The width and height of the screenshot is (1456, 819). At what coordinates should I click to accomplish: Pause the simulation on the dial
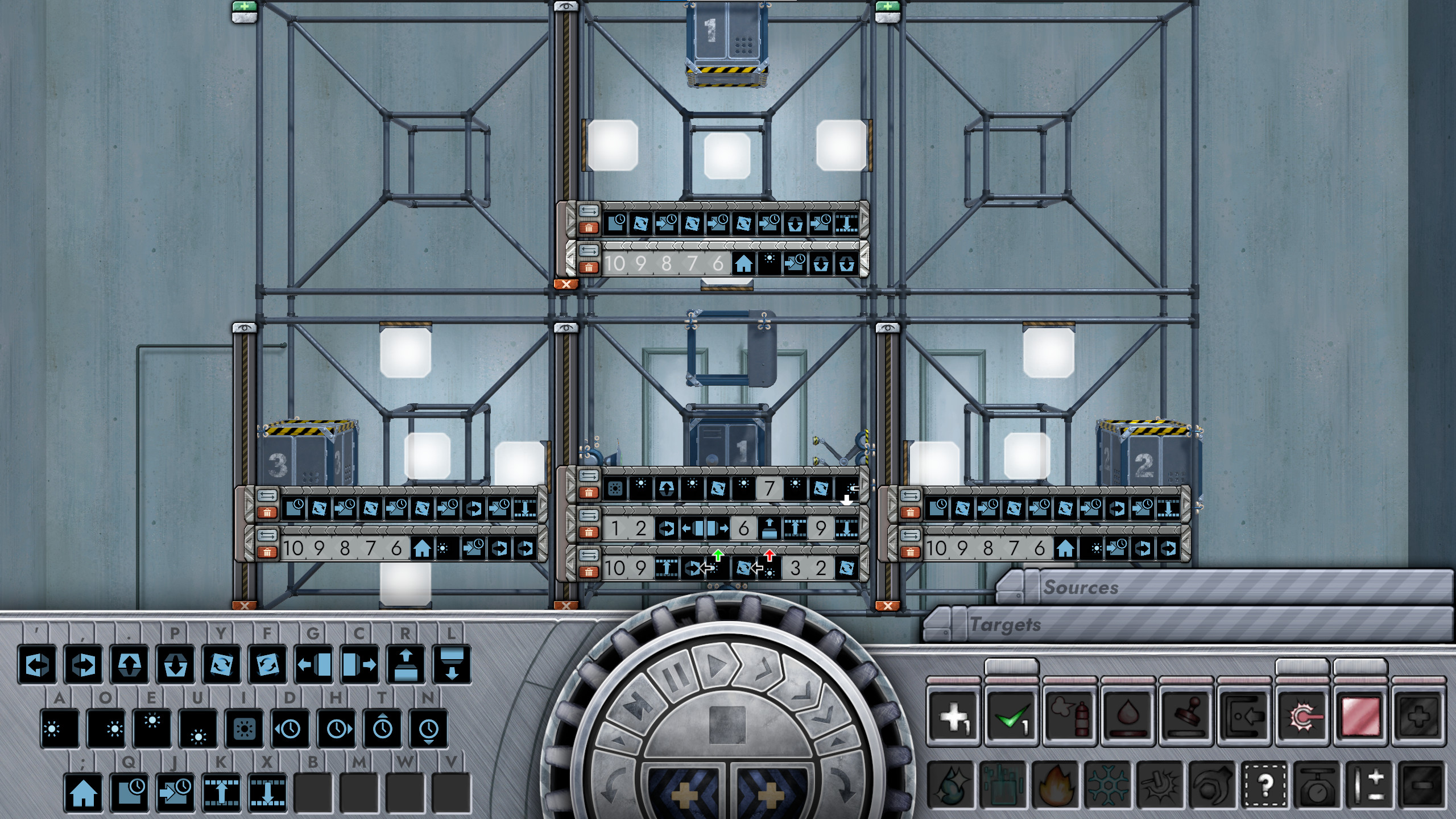click(x=675, y=679)
